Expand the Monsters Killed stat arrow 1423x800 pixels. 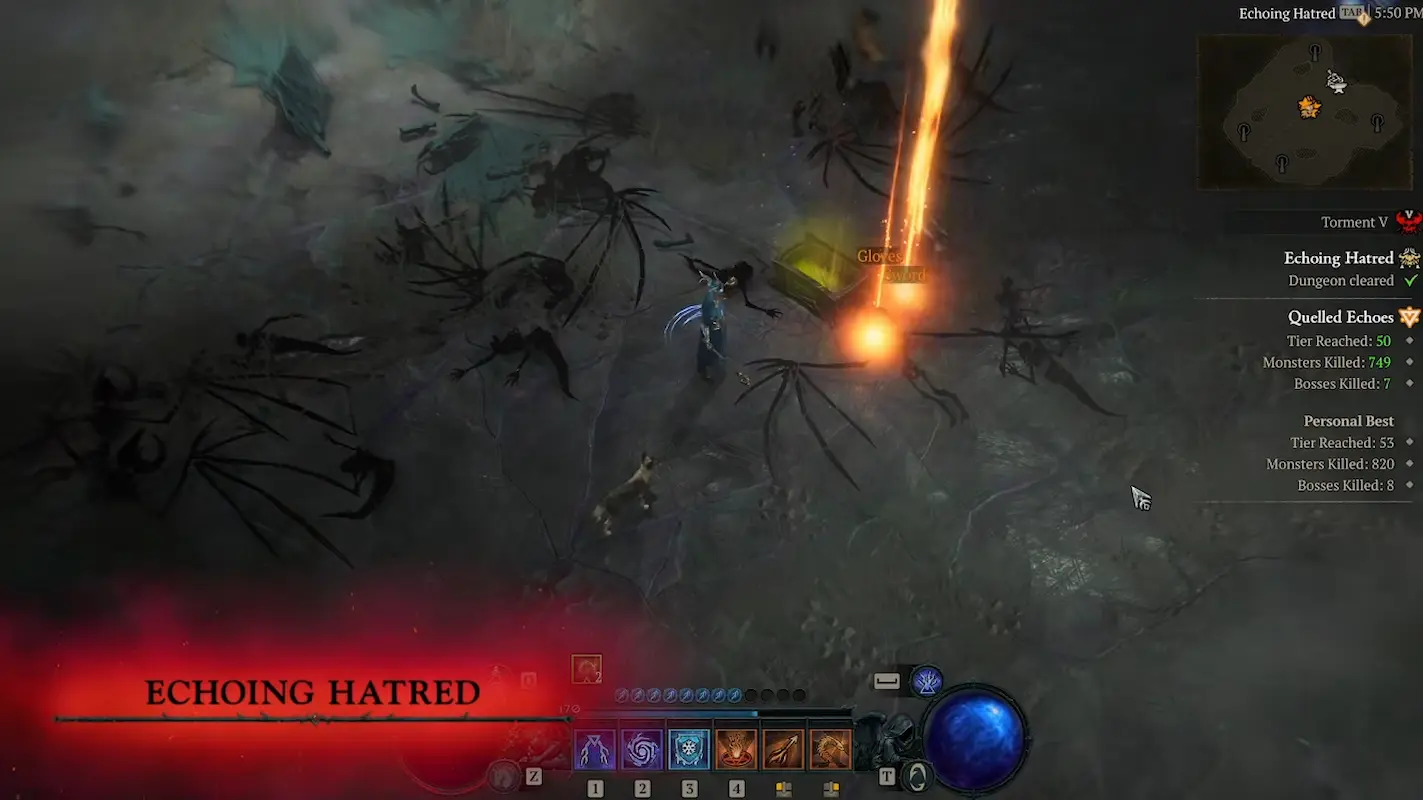1408,362
